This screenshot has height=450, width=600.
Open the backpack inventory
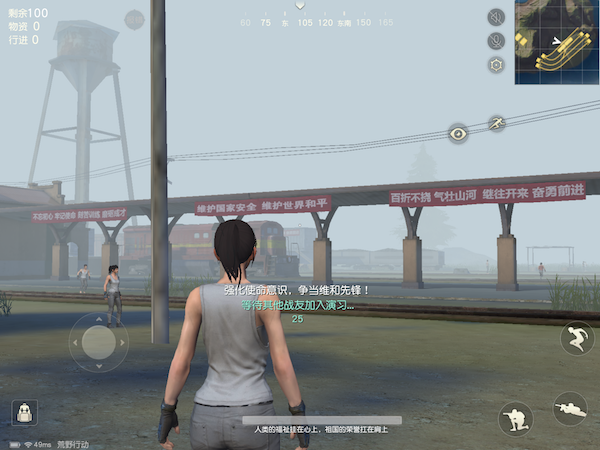coord(22,411)
